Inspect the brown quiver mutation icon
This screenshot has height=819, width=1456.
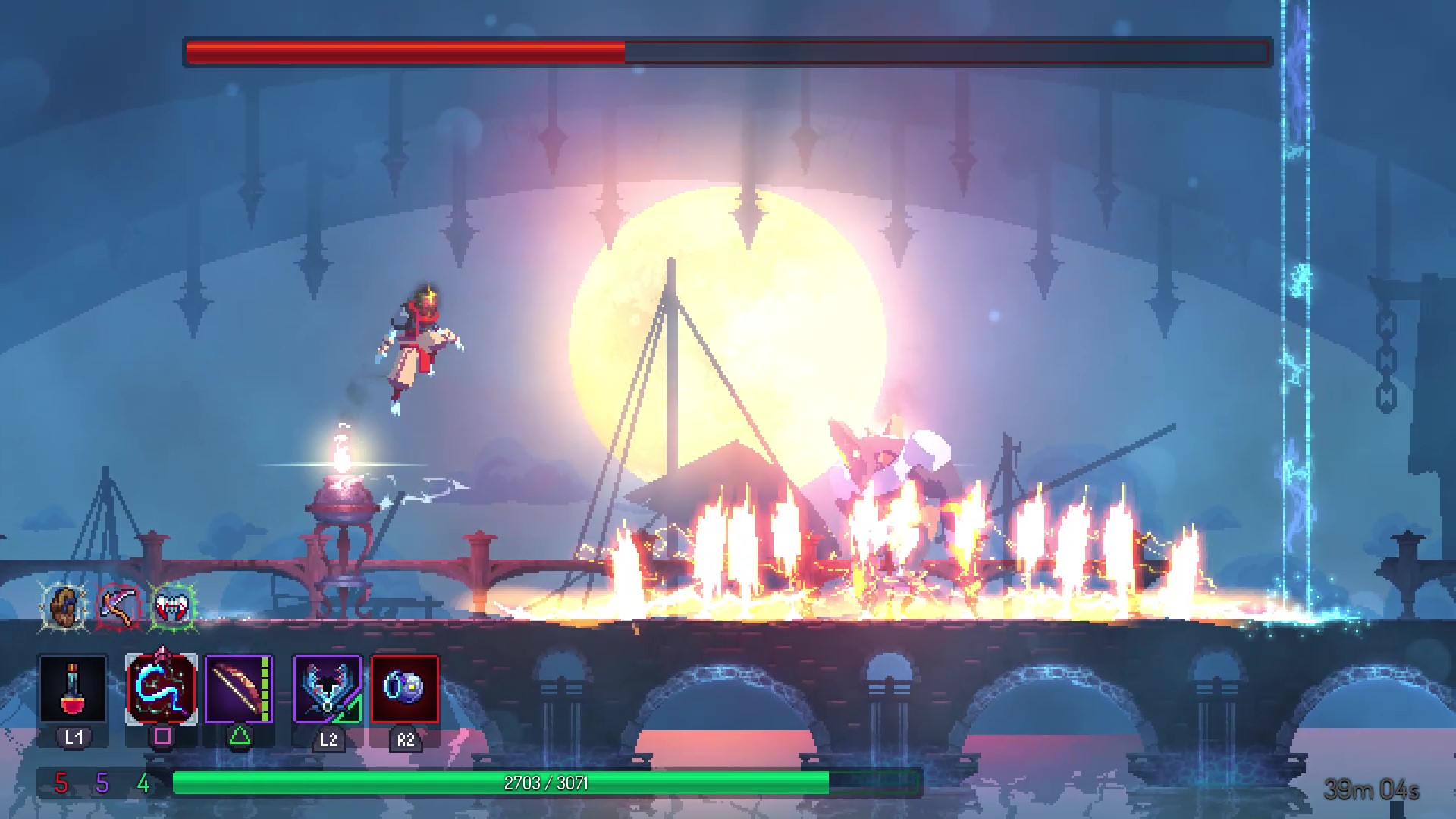pyautogui.click(x=64, y=606)
